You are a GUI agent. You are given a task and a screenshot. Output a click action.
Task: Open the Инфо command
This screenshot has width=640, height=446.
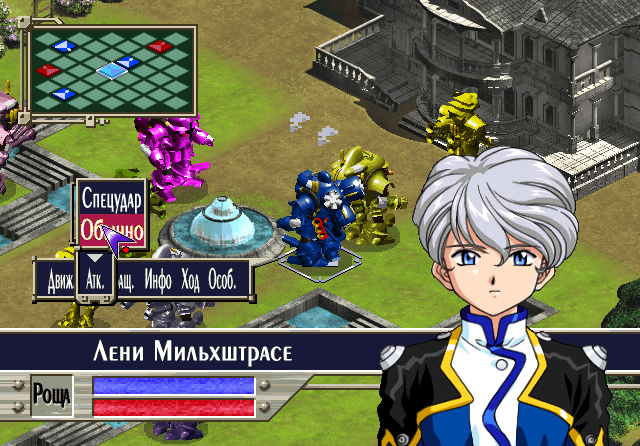158,280
